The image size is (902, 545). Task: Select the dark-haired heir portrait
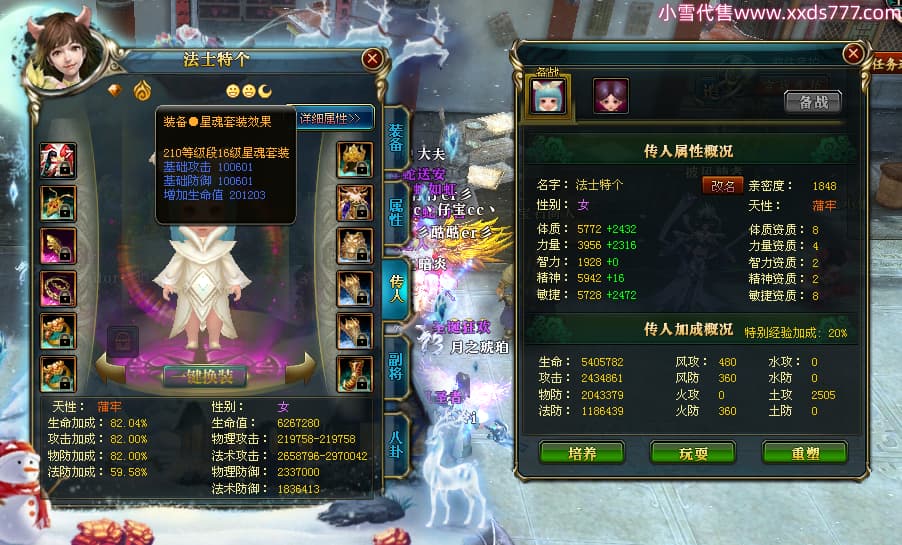tap(610, 95)
